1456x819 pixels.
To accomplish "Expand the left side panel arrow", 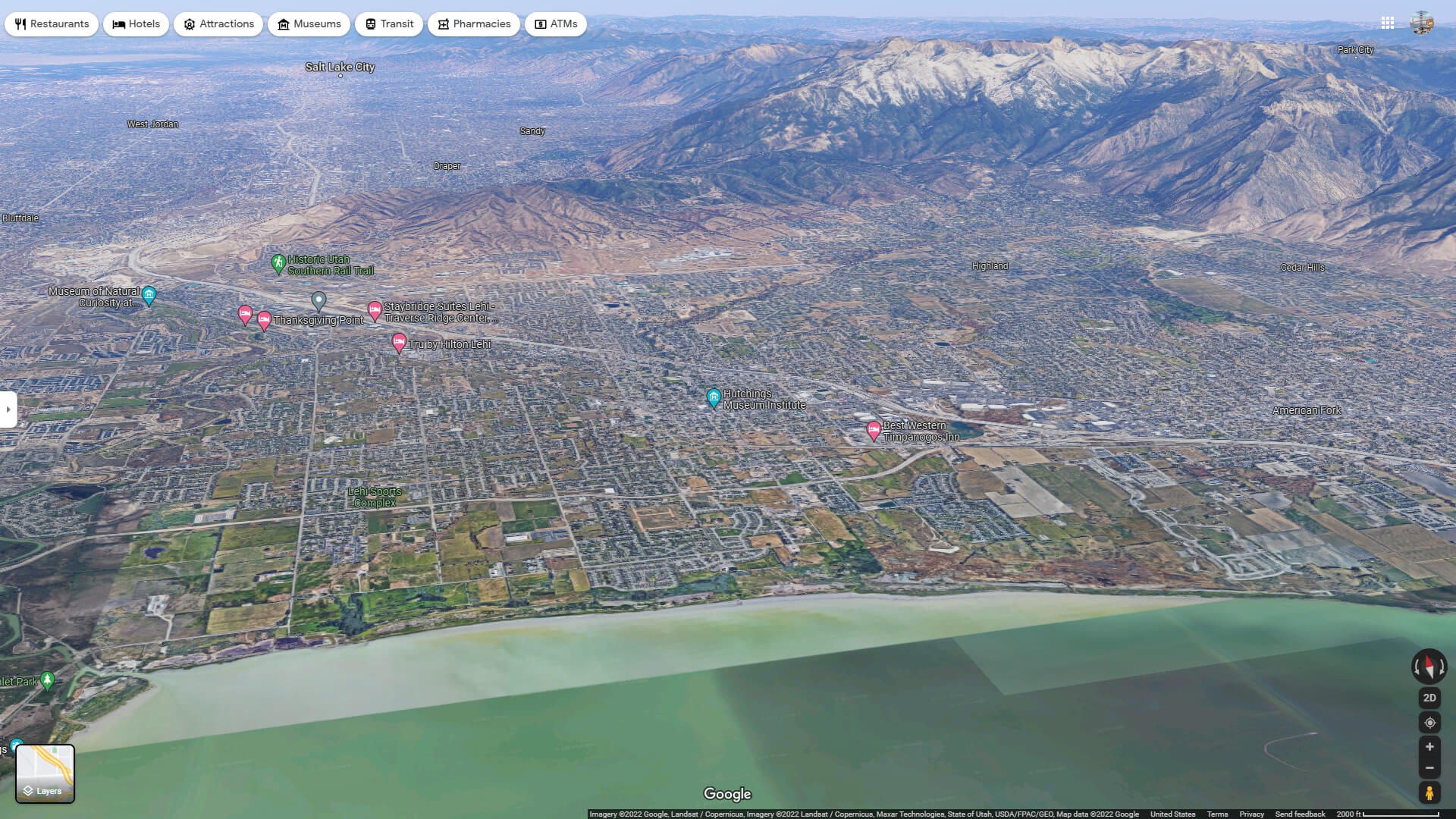I will point(8,409).
